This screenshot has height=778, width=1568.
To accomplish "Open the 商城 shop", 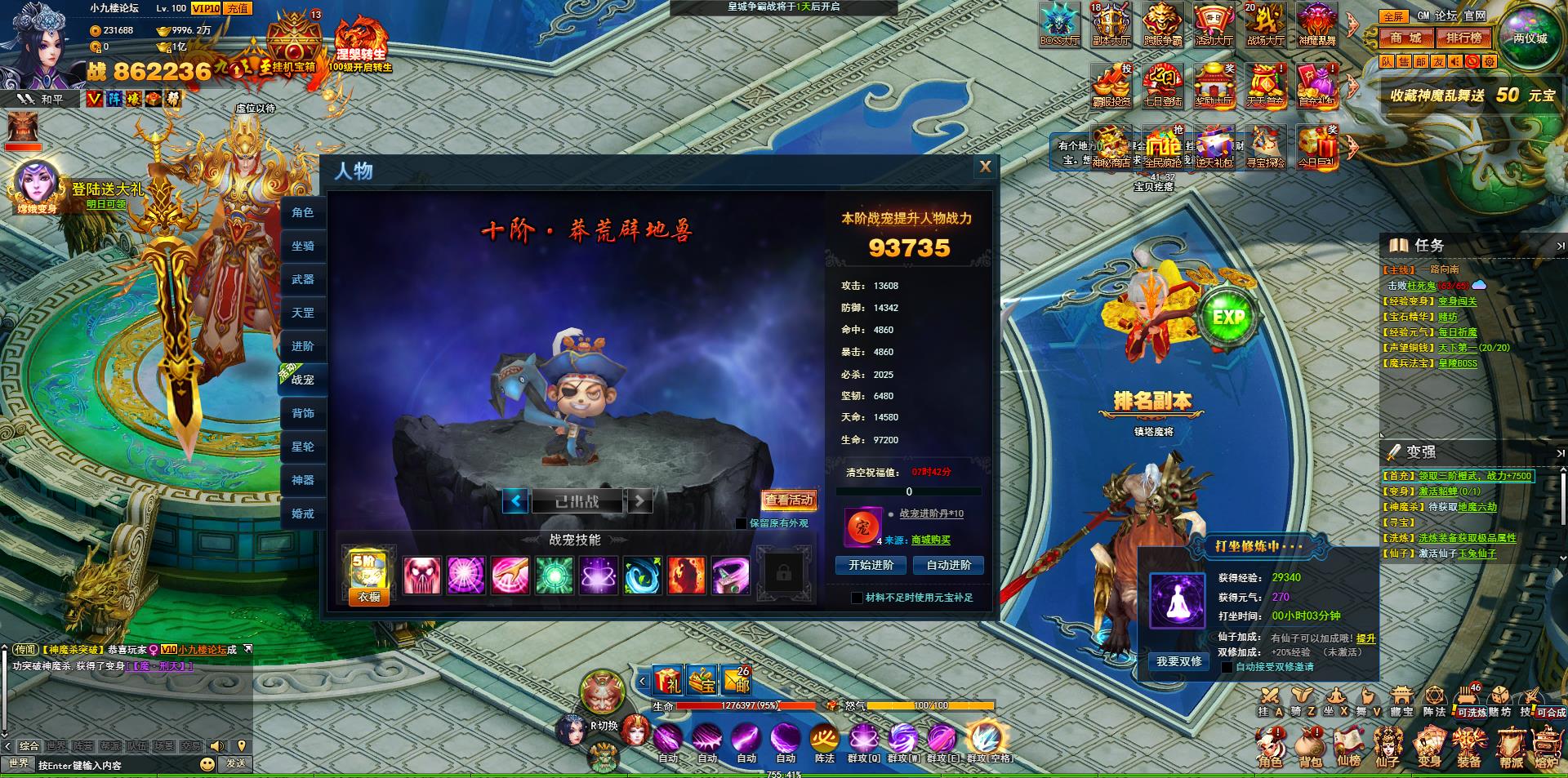I will tap(1406, 38).
